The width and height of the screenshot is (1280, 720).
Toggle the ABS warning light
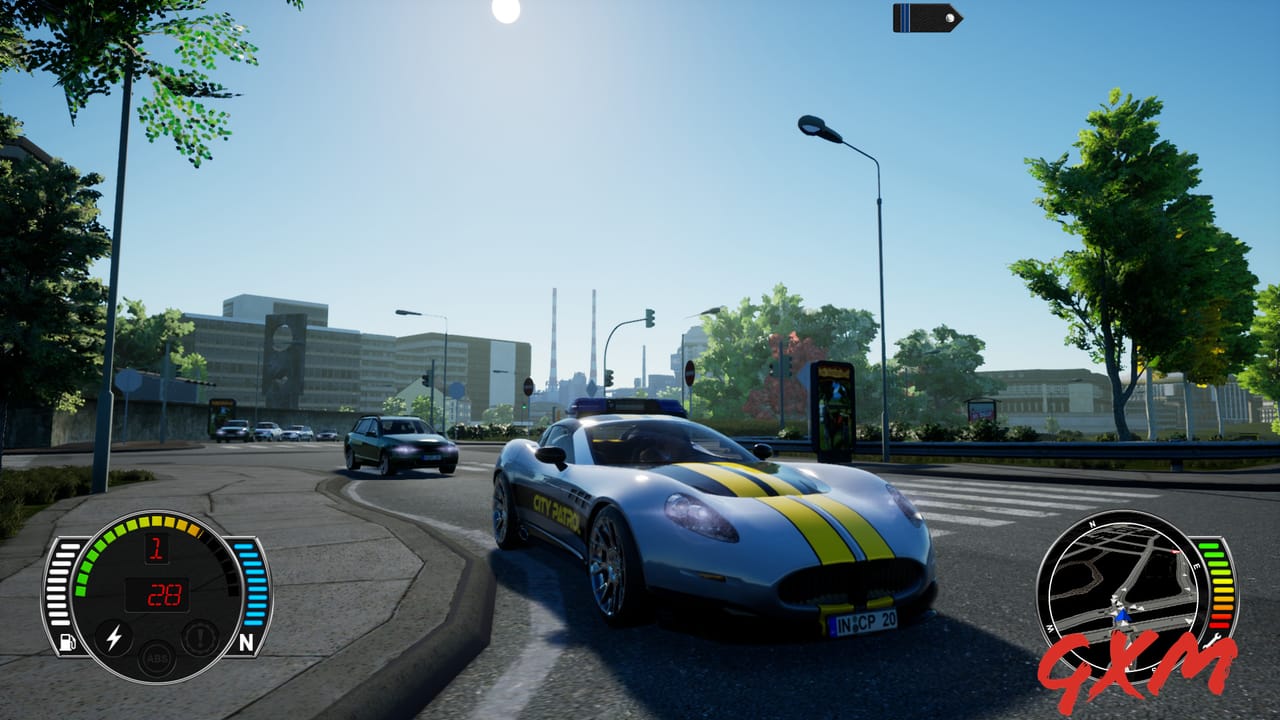[x=157, y=658]
